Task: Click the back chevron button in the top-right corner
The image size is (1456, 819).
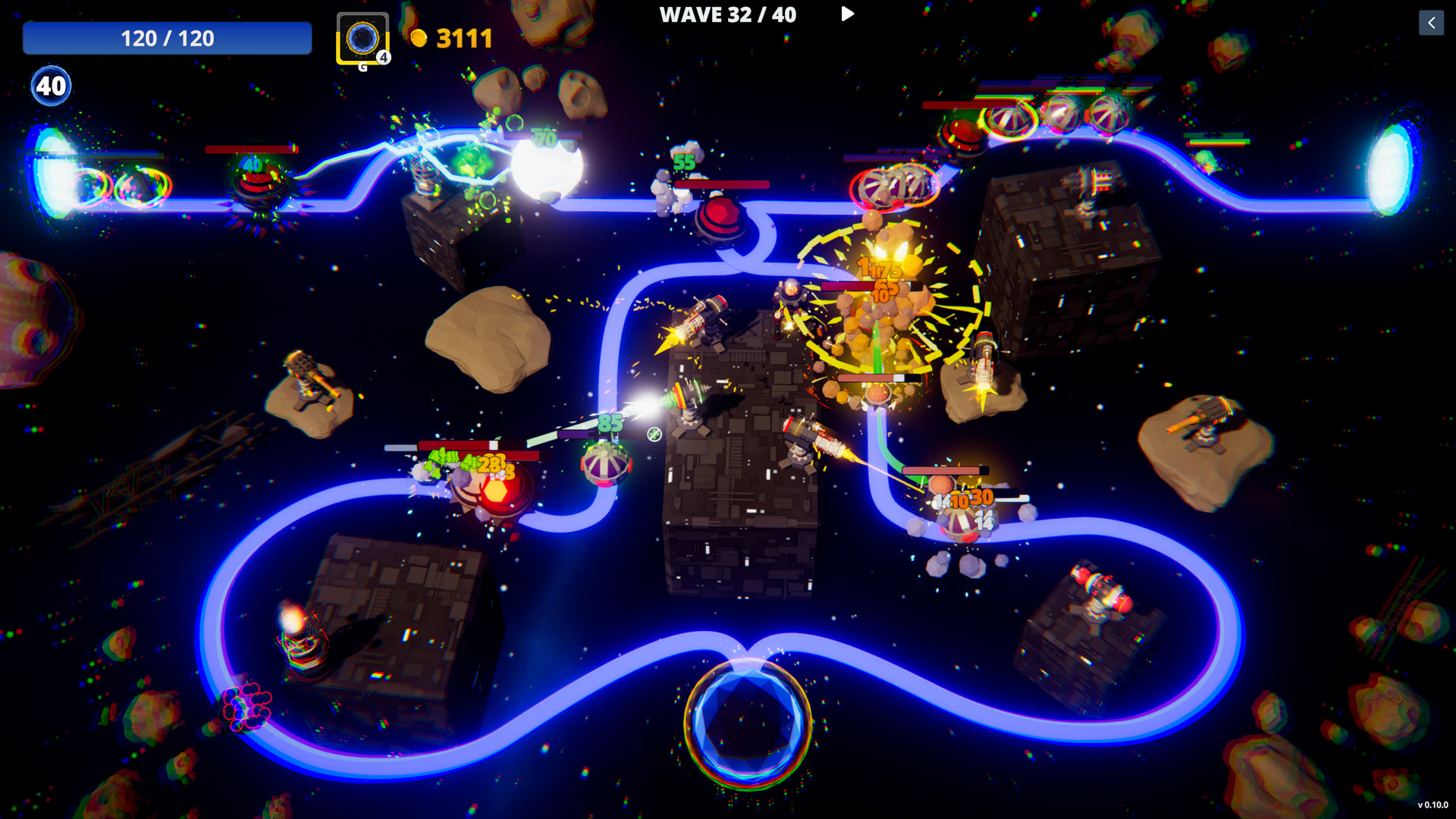Action: [1432, 24]
